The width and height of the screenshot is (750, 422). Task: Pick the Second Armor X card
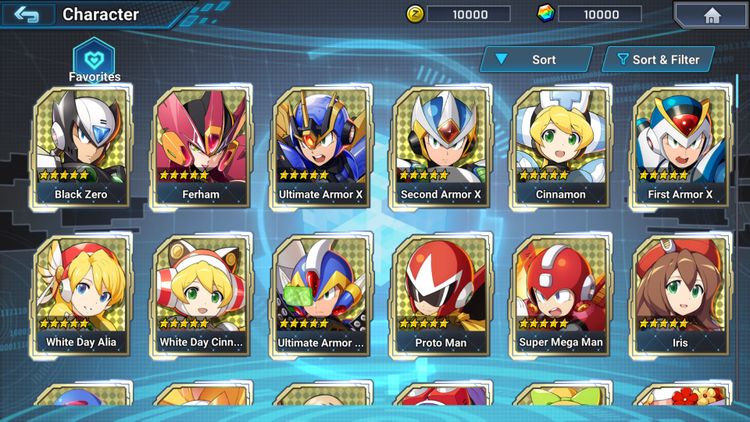(441, 147)
